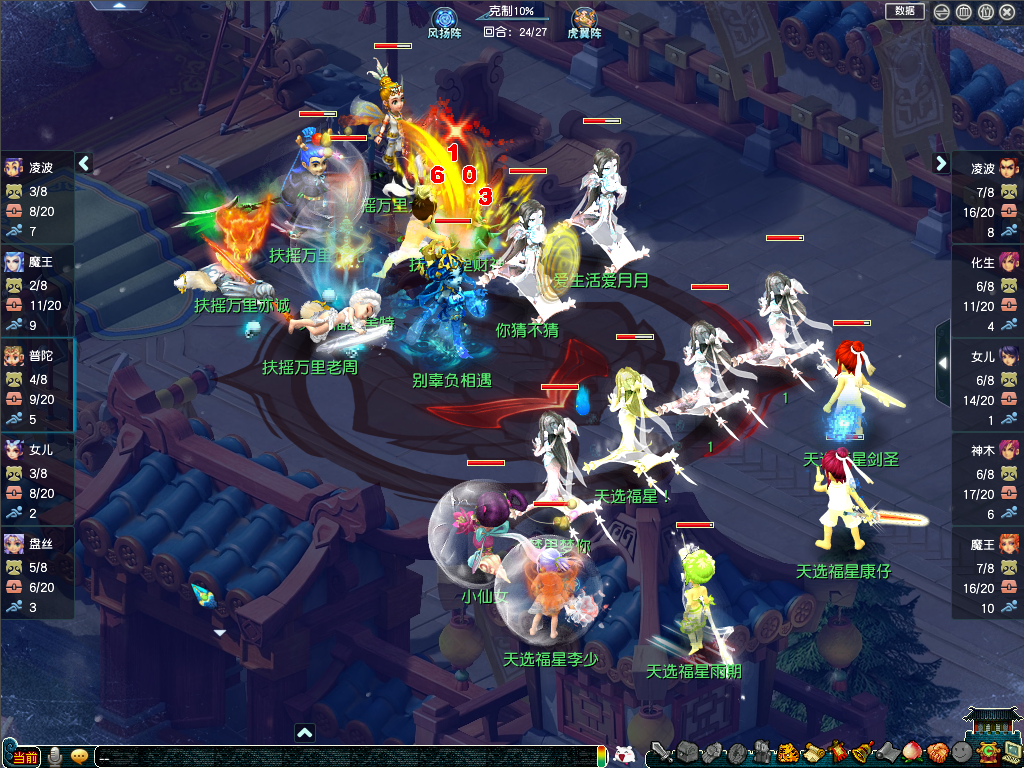The height and width of the screenshot is (768, 1024).
Task: Toggle the microphone voice input
Action: pos(56,756)
